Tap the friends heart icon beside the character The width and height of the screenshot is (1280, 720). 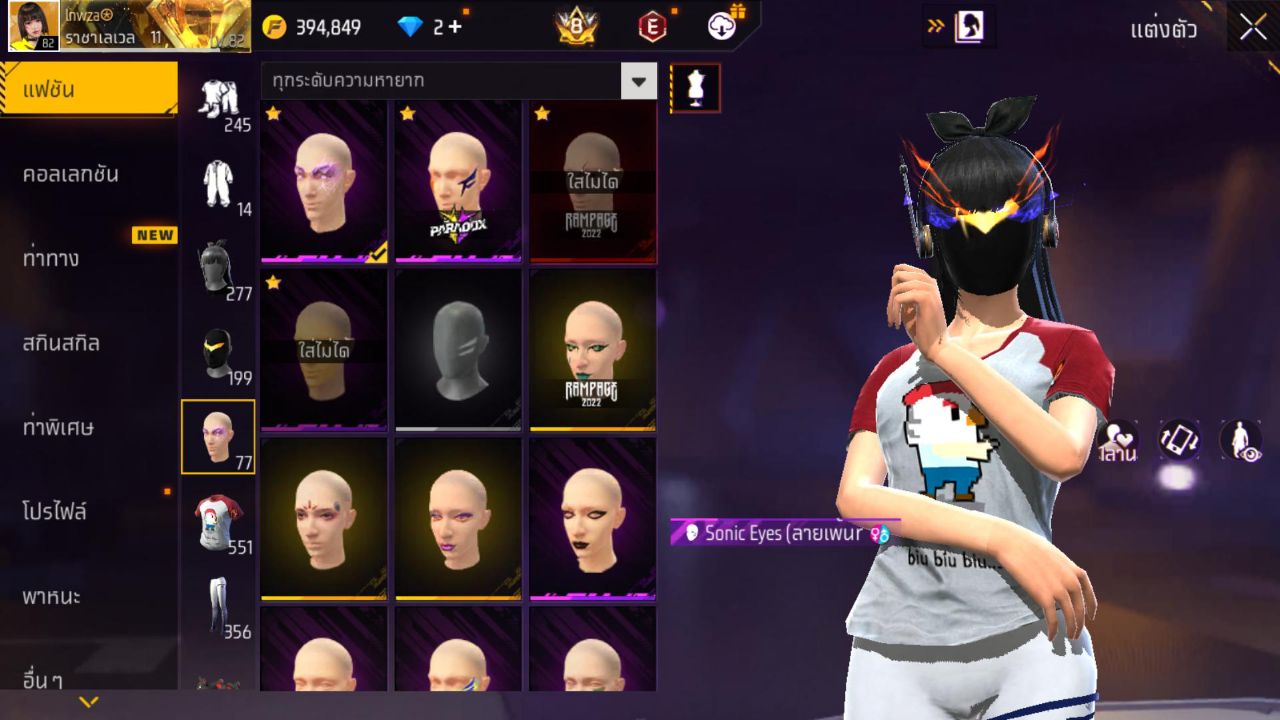click(1117, 440)
